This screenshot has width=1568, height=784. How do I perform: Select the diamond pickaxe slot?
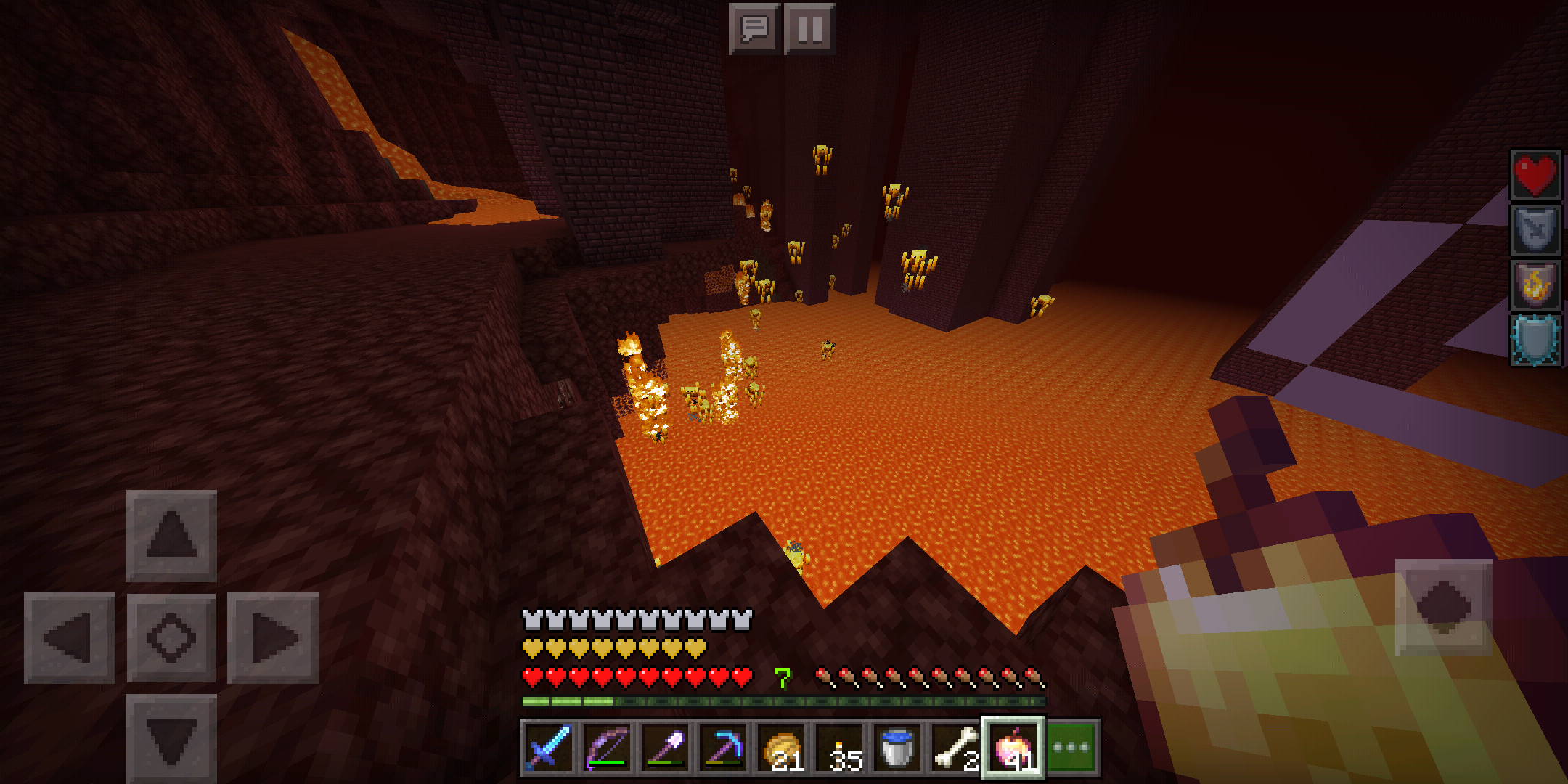click(723, 748)
